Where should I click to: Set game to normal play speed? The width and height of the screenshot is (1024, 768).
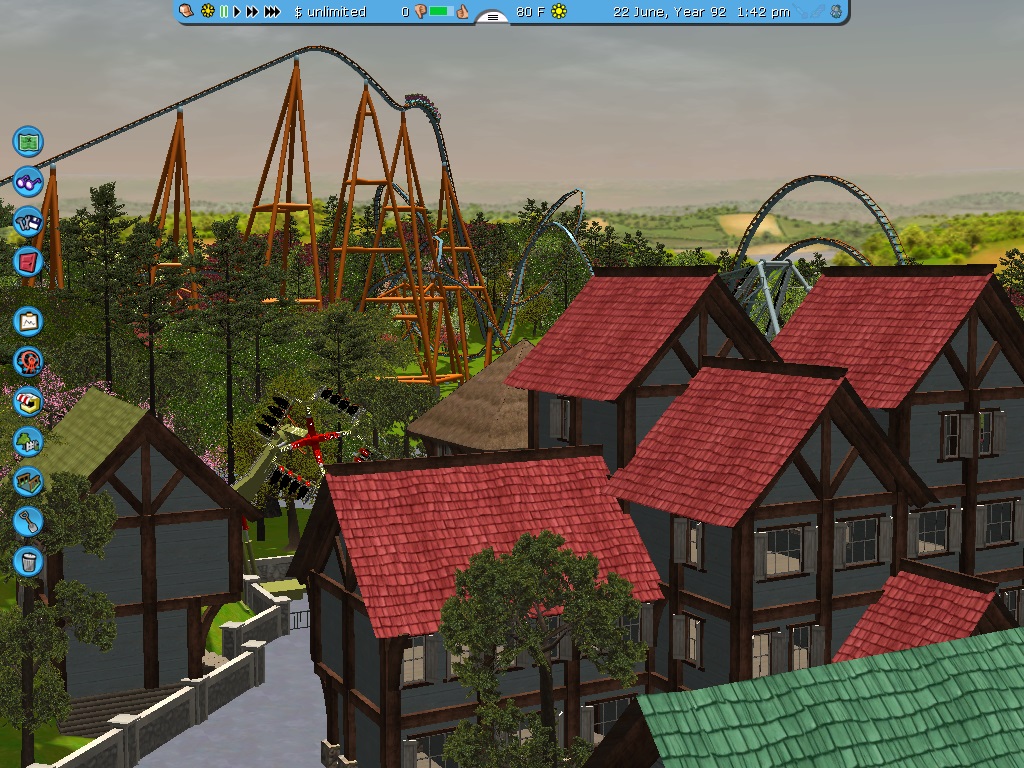coord(238,12)
